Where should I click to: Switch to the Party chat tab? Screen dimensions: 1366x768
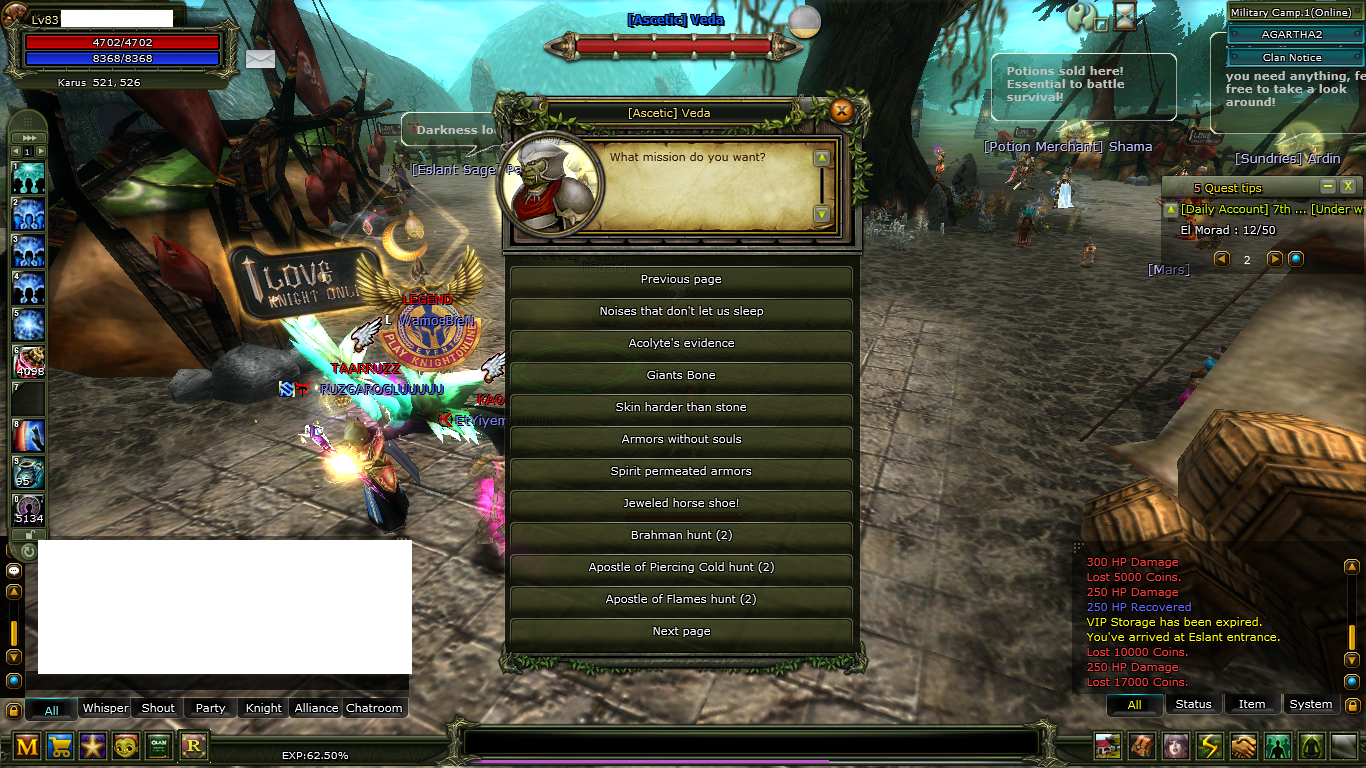(x=209, y=707)
